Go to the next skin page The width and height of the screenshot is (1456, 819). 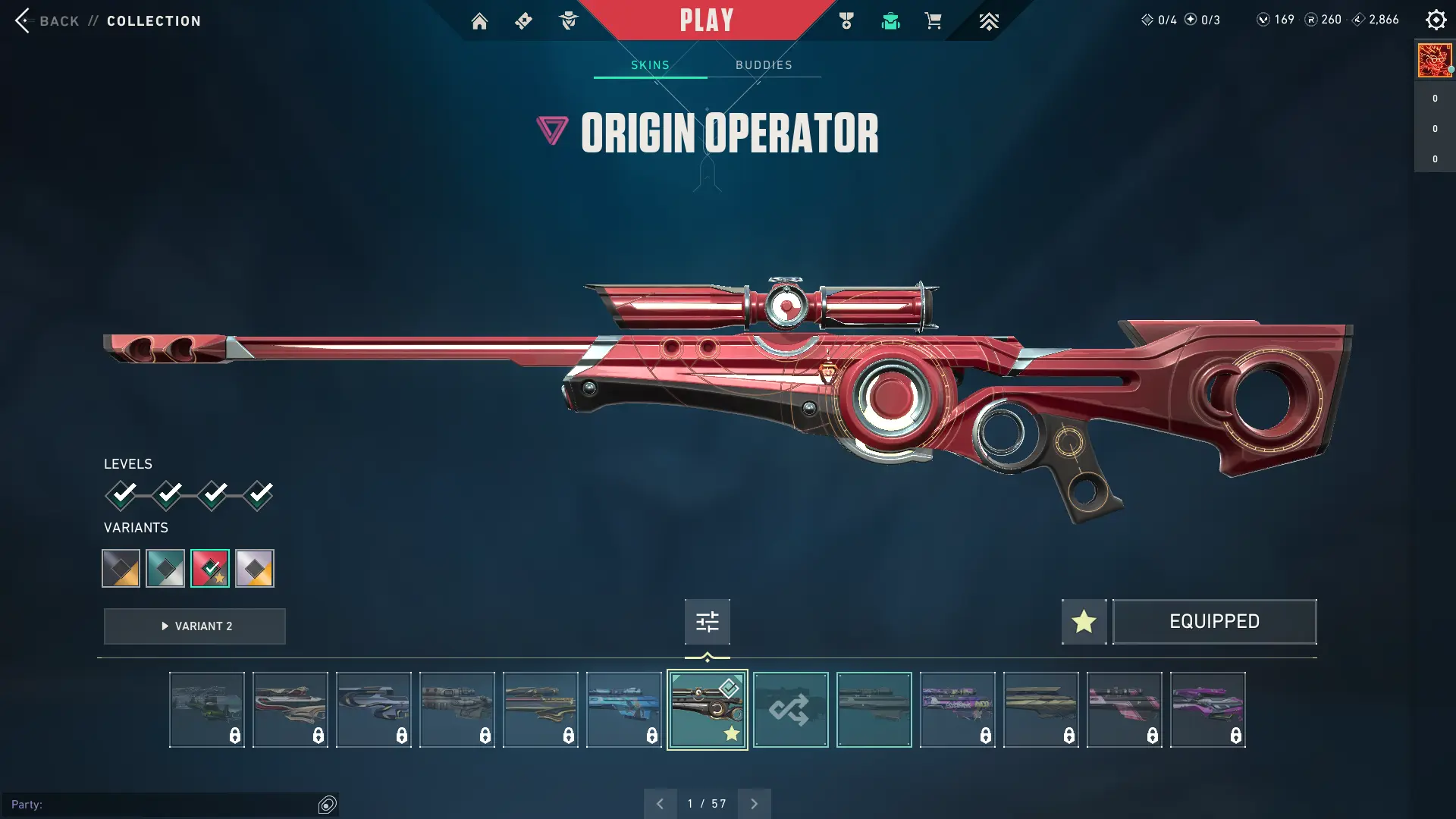pyautogui.click(x=754, y=804)
